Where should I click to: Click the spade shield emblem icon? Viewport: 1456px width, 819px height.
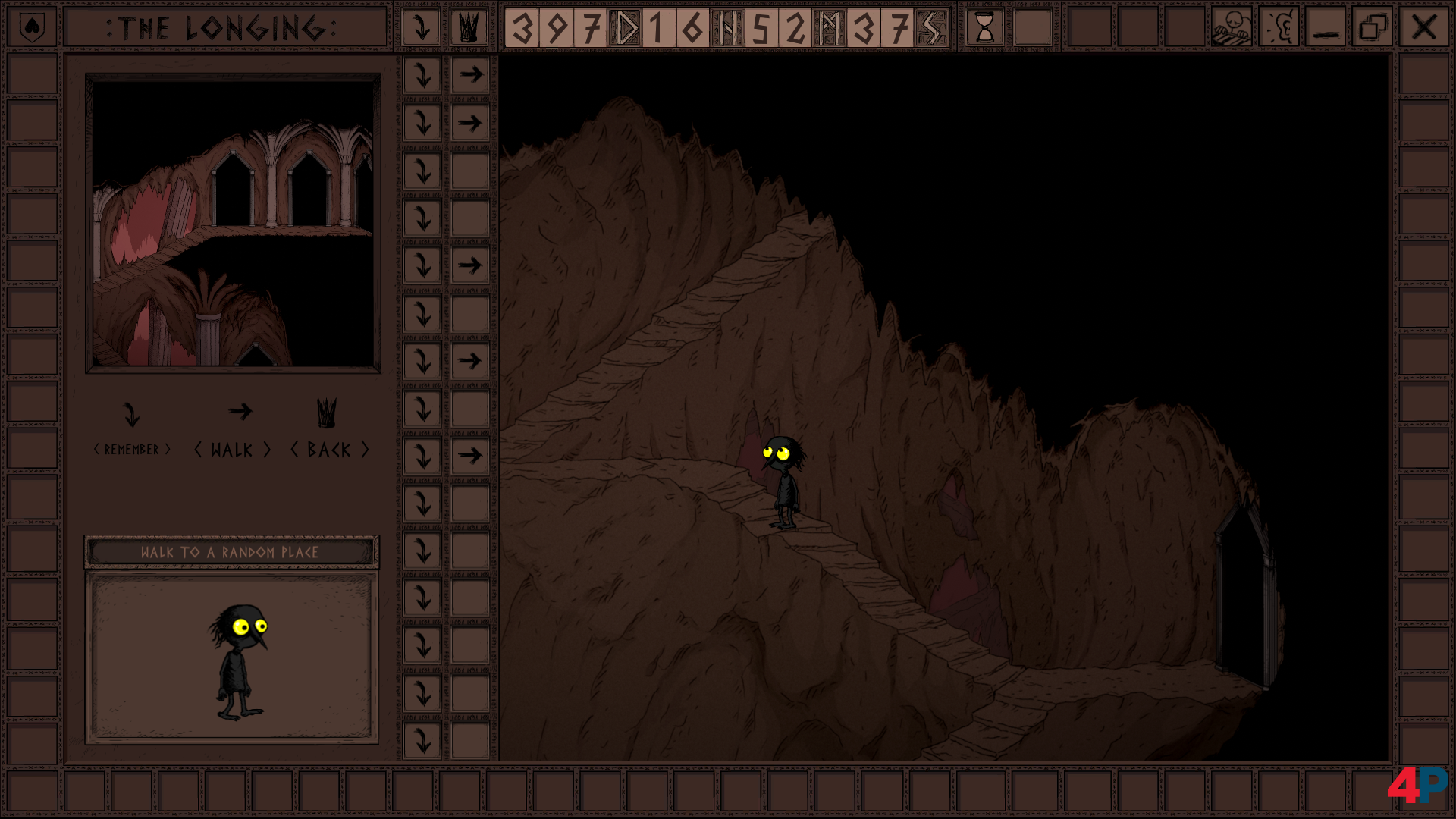click(32, 28)
